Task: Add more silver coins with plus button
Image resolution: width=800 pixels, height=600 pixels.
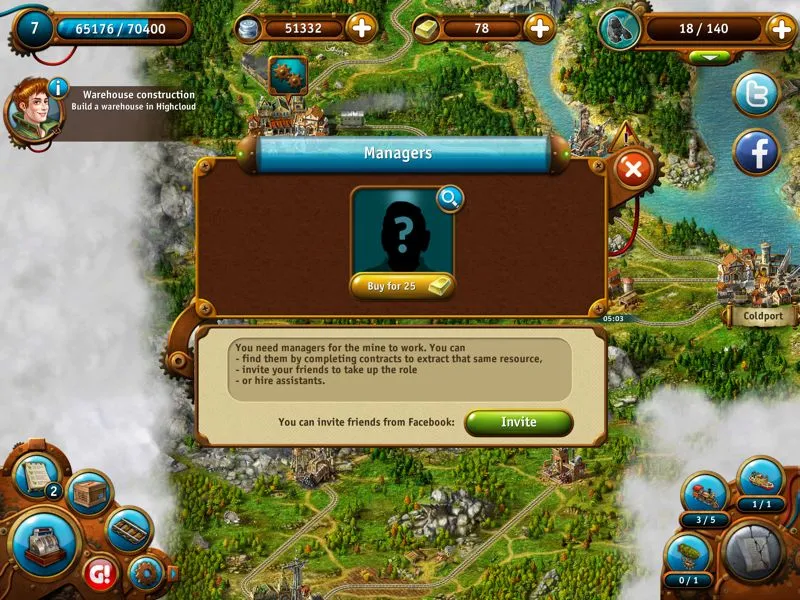Action: pos(361,28)
